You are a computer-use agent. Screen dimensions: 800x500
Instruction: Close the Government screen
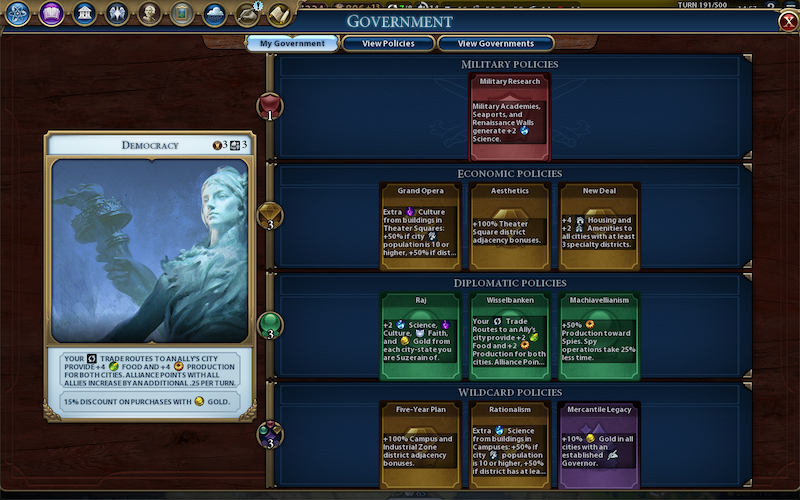(787, 22)
